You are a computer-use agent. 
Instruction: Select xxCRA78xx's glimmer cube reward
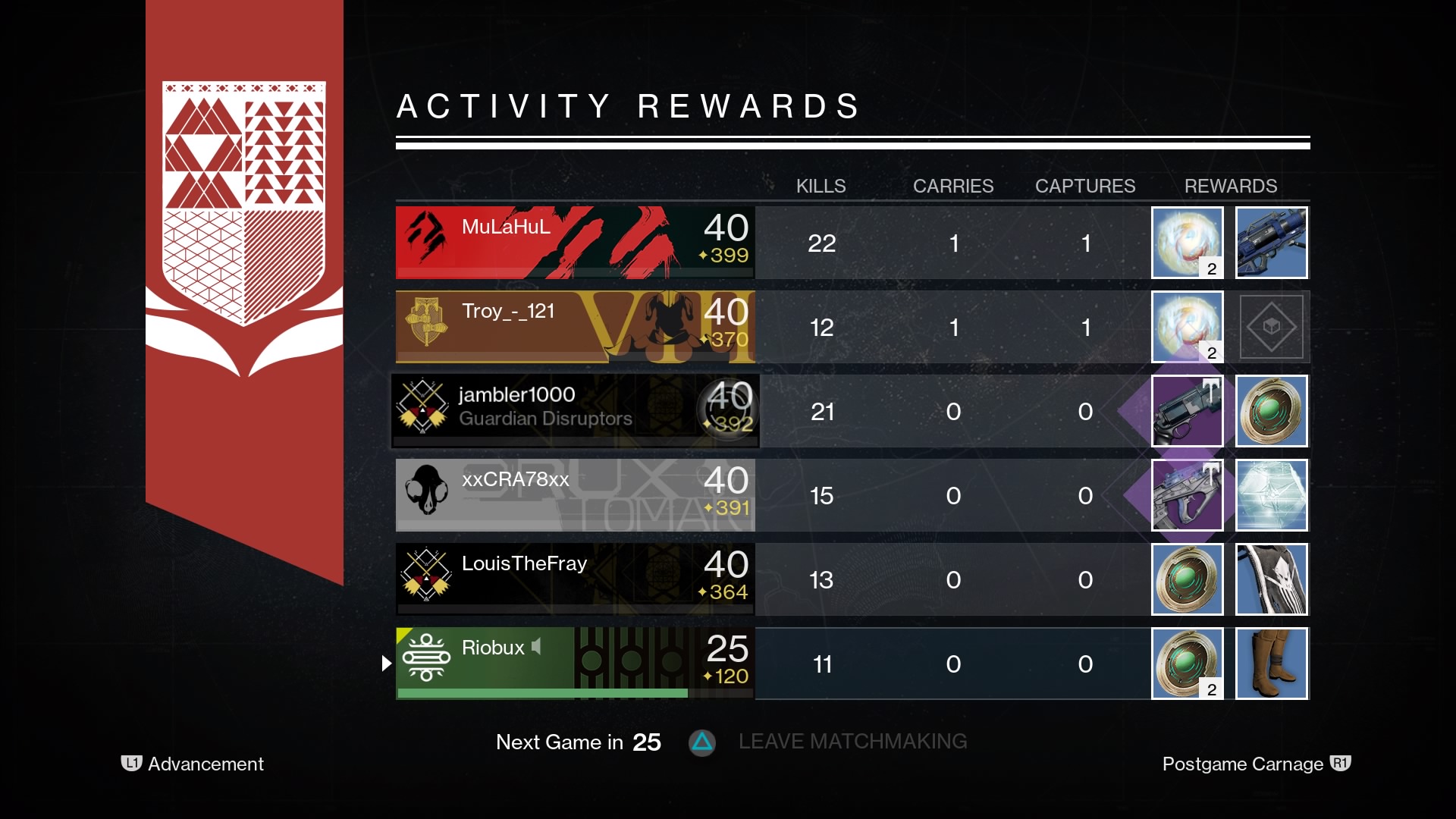tap(1272, 495)
